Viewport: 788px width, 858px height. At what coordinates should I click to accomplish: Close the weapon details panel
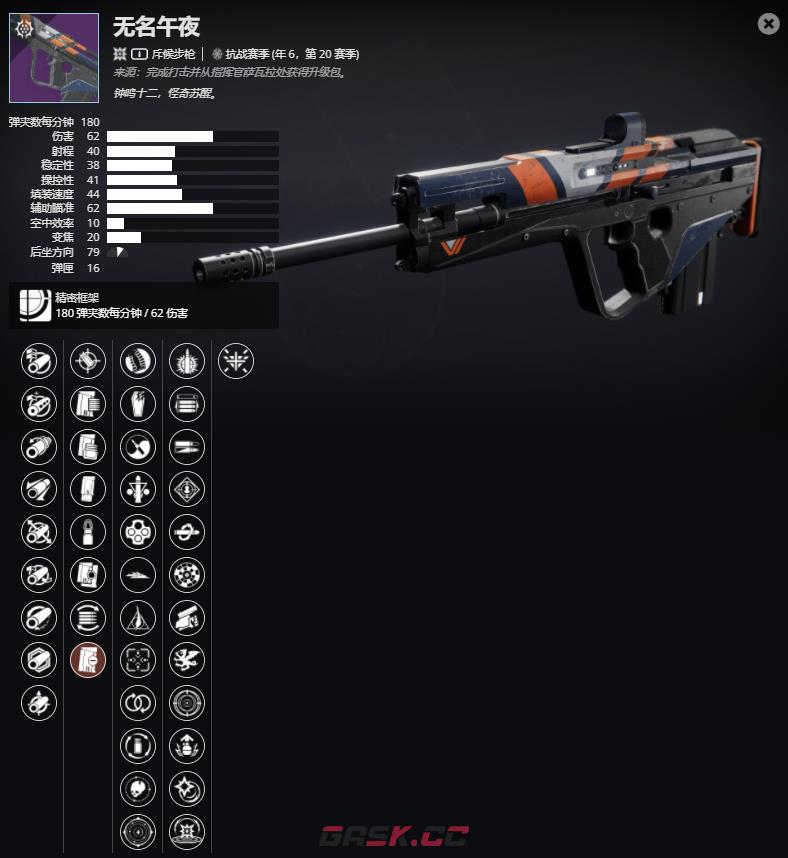pyautogui.click(x=768, y=24)
